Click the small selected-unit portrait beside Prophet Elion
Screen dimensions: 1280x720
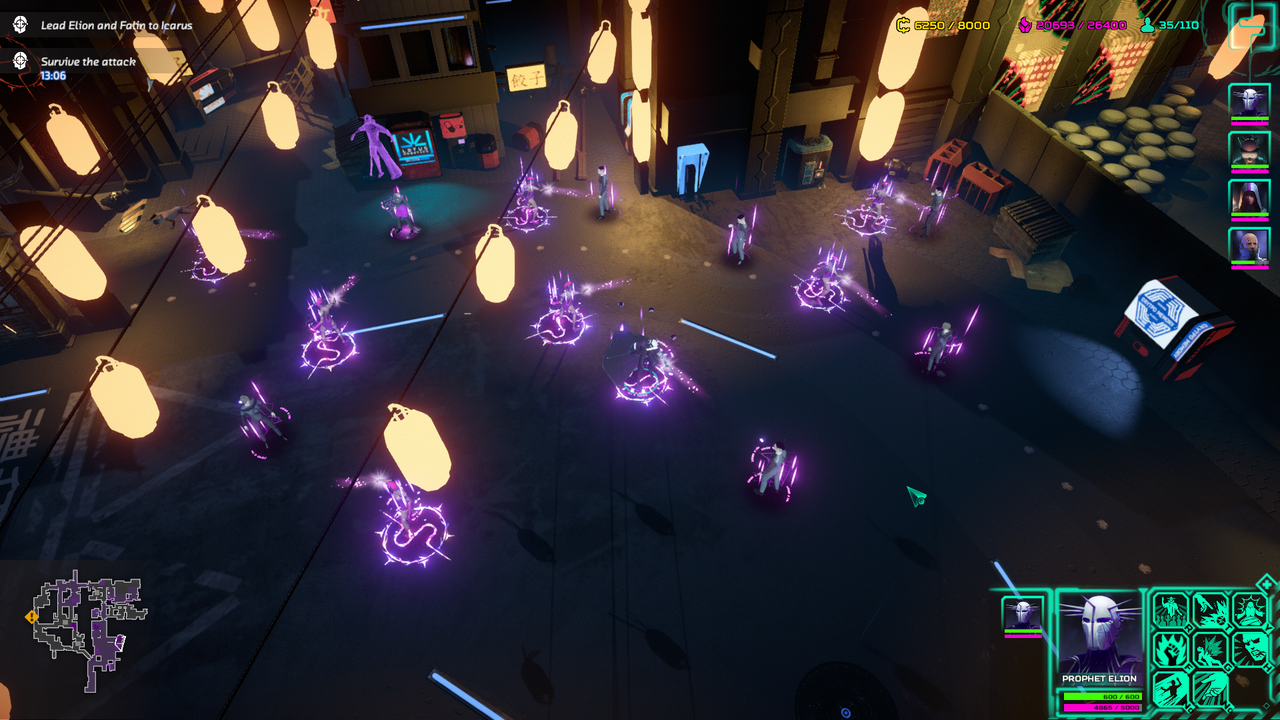click(1022, 613)
